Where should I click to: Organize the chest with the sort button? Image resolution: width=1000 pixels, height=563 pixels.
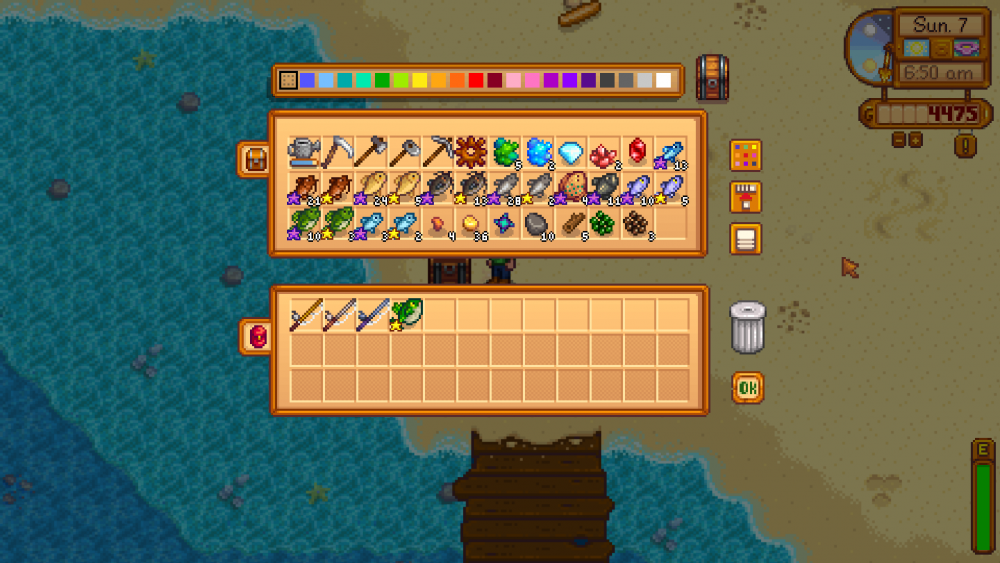(745, 239)
